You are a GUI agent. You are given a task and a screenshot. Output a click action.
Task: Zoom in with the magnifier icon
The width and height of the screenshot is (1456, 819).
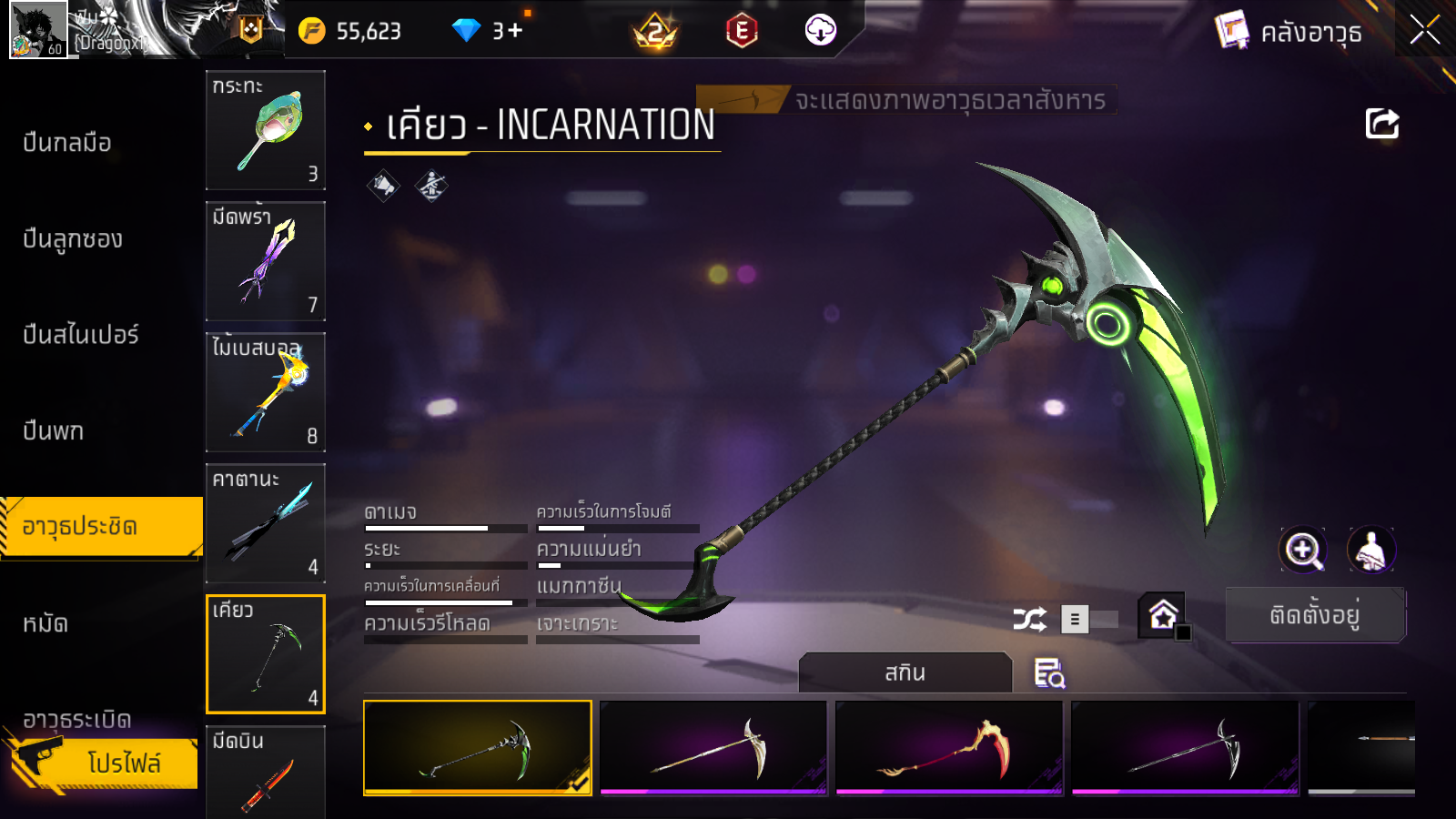coord(1303,550)
